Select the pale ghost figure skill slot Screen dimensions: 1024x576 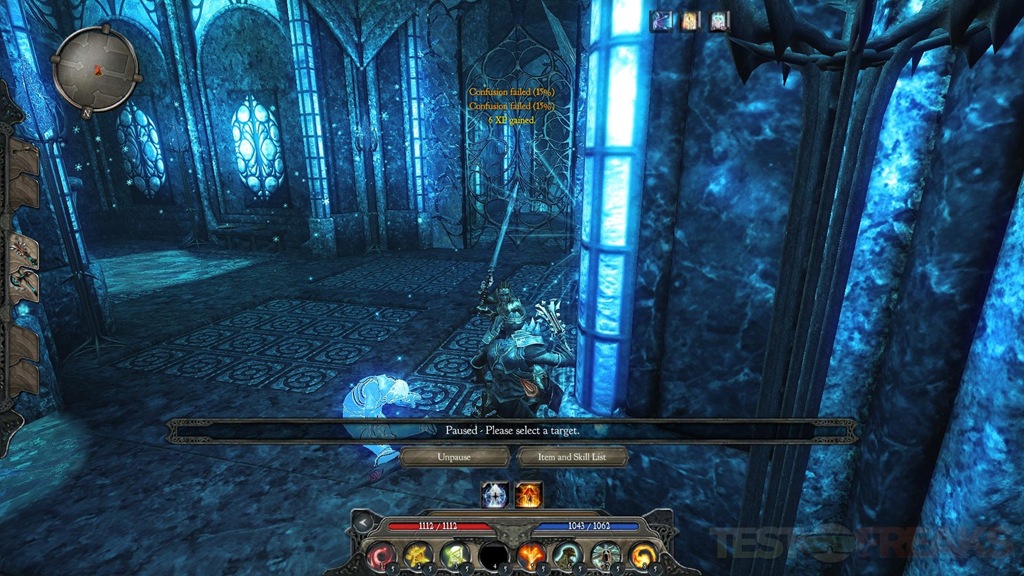[605, 555]
